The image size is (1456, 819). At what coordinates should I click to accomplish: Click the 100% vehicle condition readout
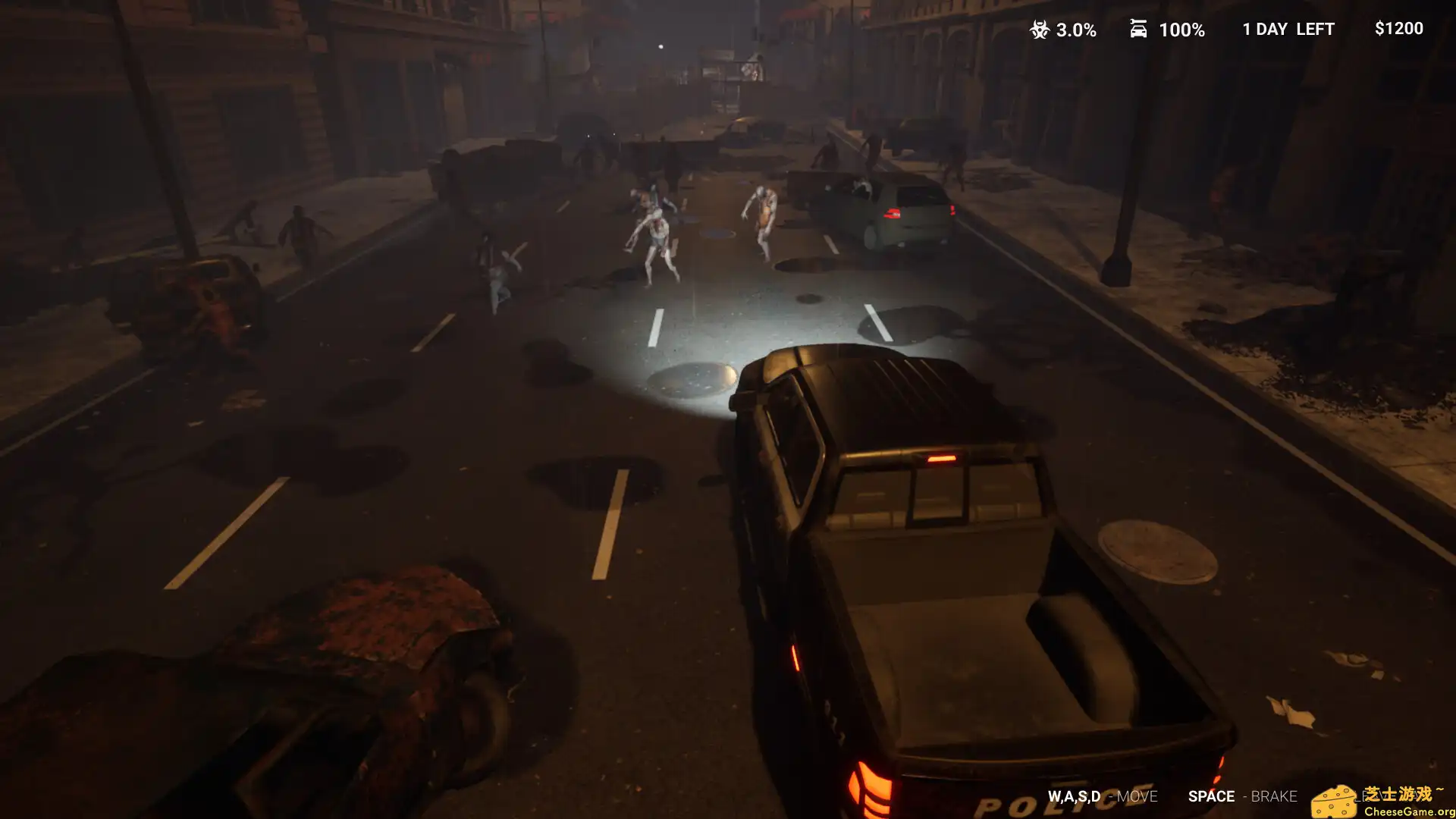coord(1181,30)
